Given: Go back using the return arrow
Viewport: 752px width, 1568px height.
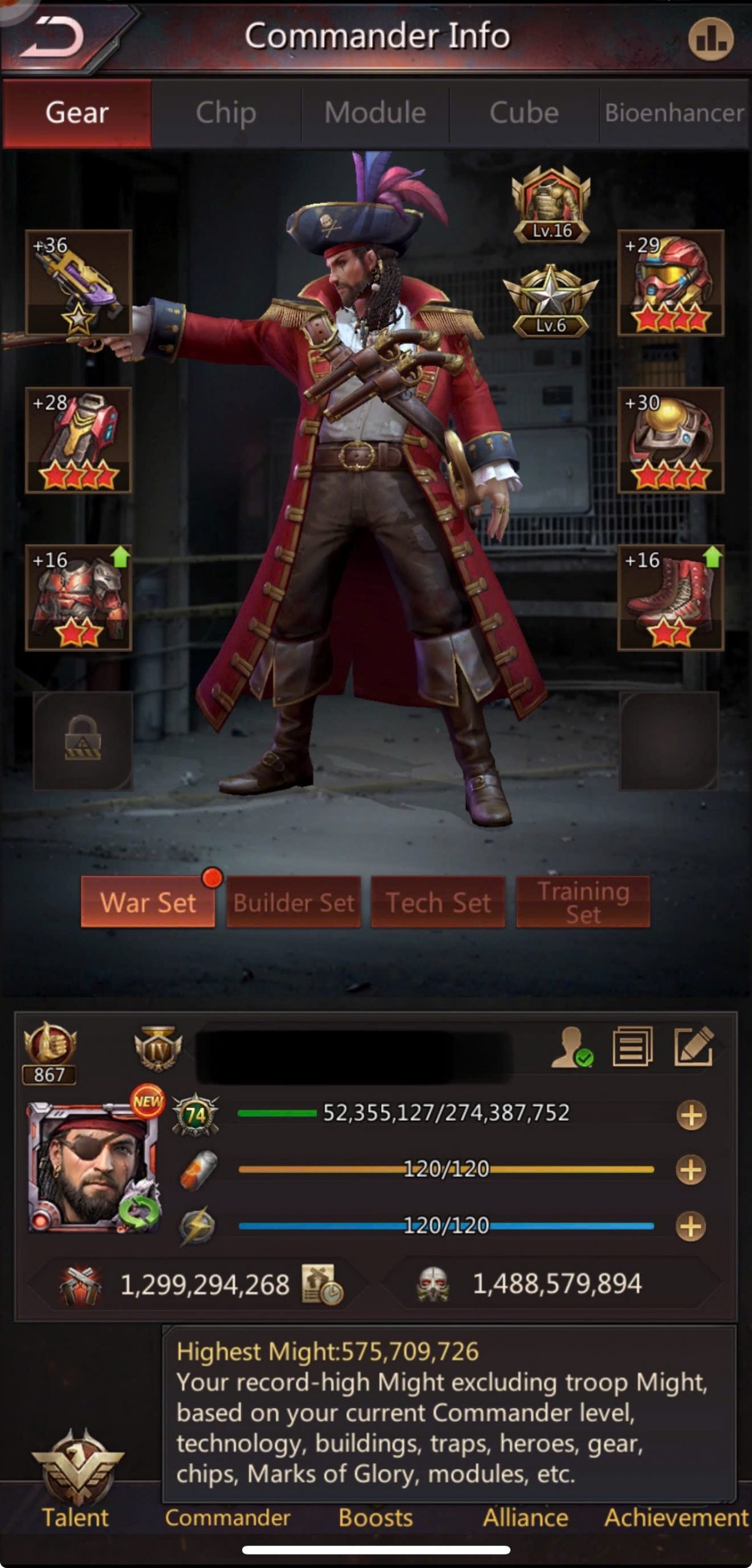Looking at the screenshot, I should (x=54, y=38).
